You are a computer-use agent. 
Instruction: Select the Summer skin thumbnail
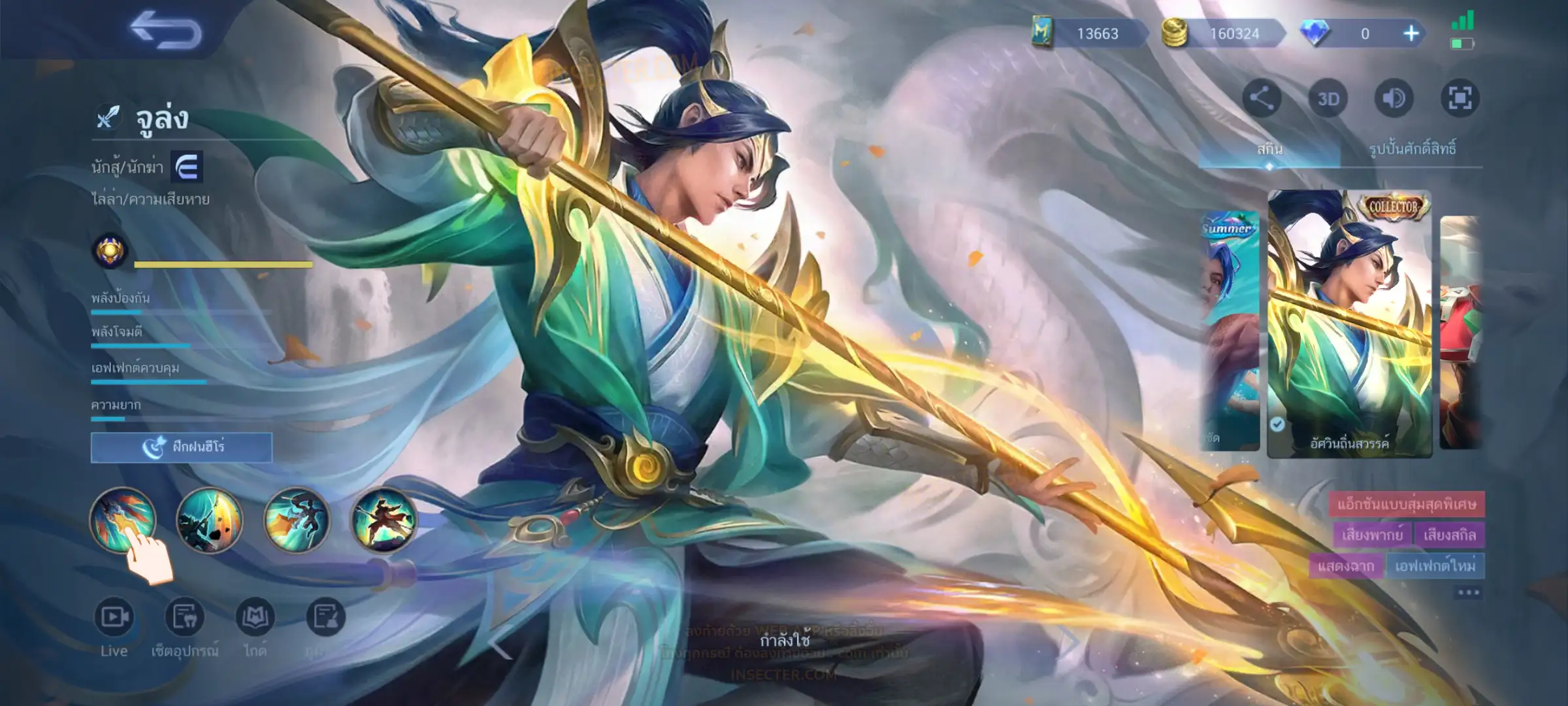[x=1230, y=330]
